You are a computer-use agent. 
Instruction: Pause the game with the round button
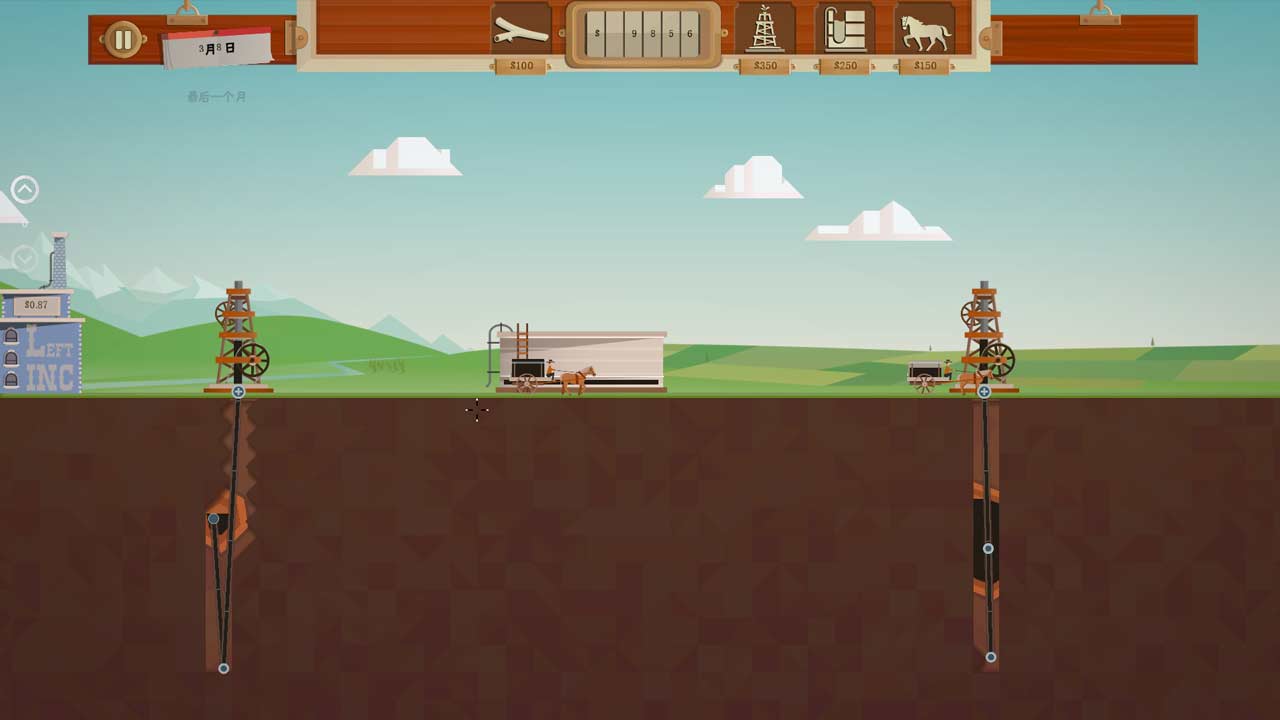(123, 40)
